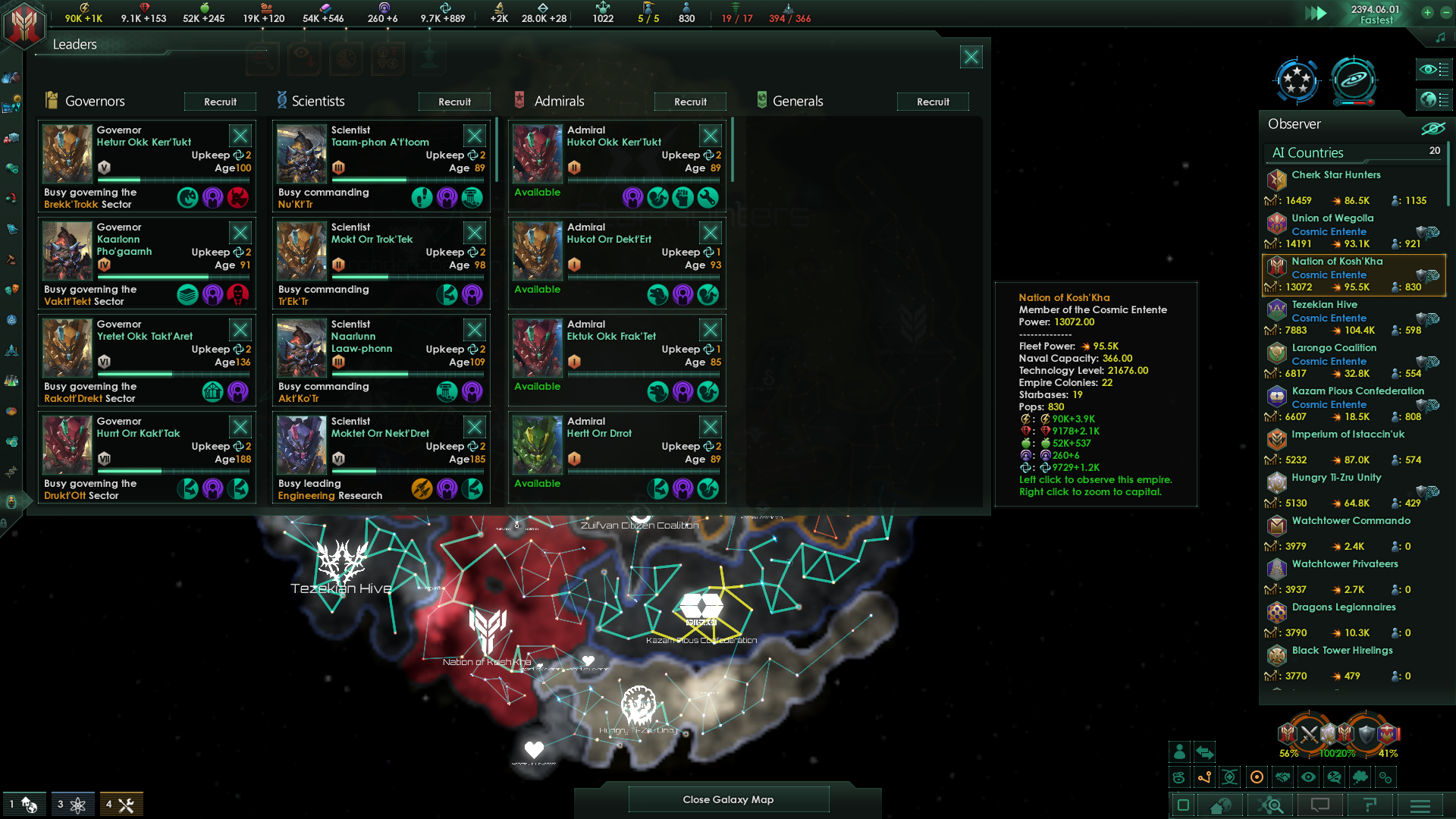Click the music note icon top right
The height and width of the screenshot is (819, 1456).
1439,36
